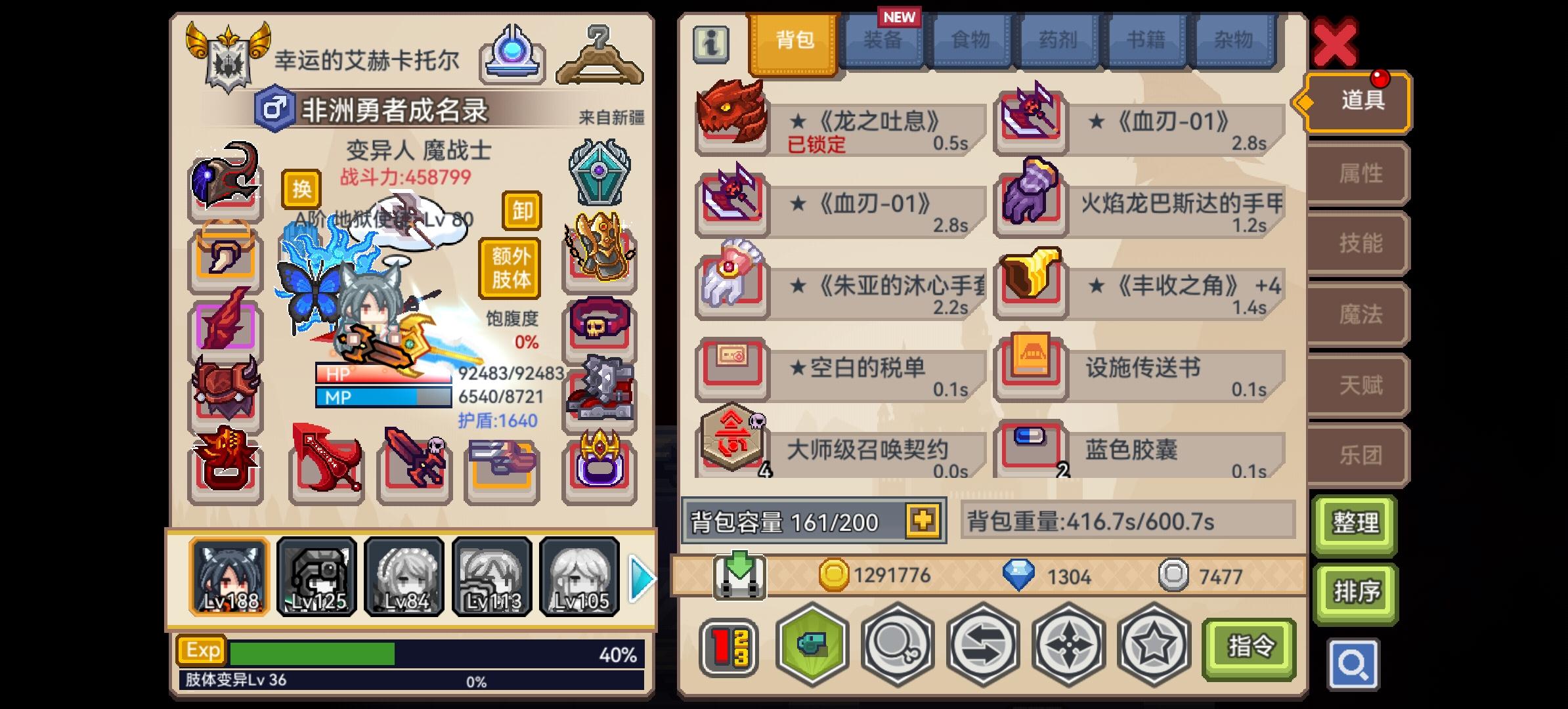Click the gold coin currency icon

point(836,574)
